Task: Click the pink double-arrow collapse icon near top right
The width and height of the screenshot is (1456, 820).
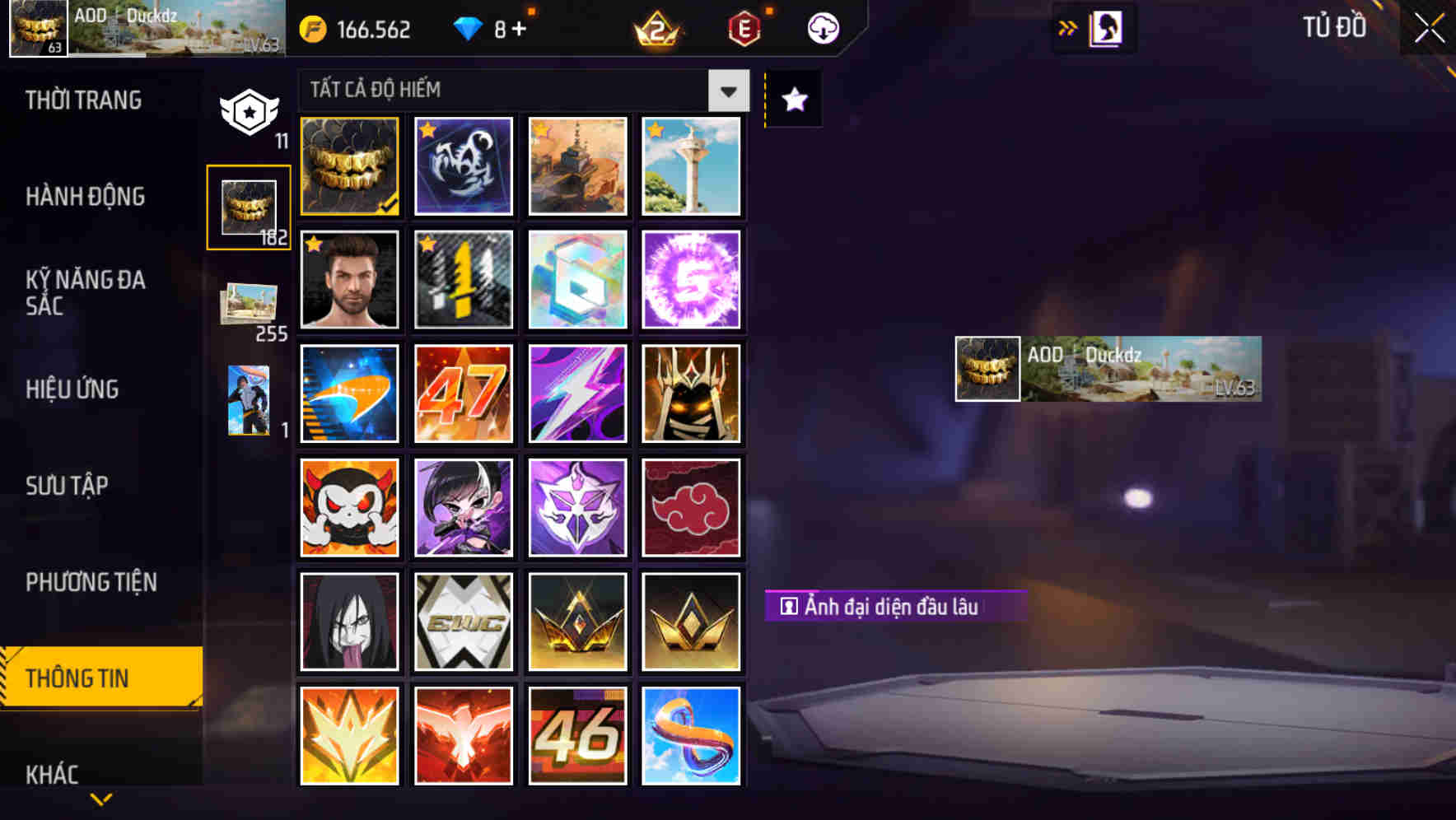Action: coord(1068,27)
